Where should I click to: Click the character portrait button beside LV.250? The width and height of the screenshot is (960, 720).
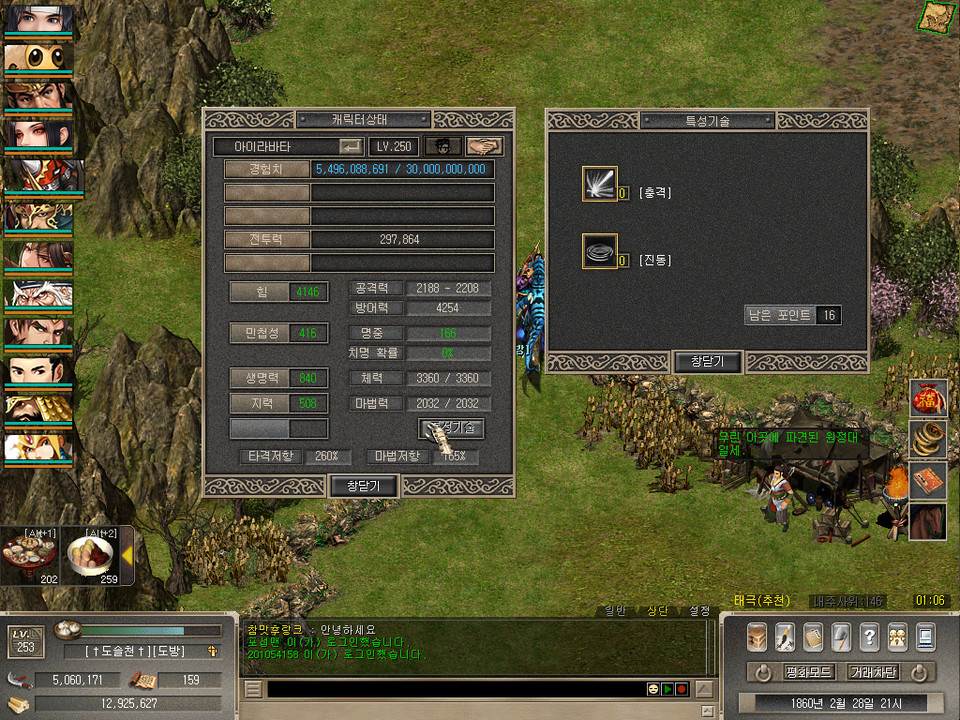pos(444,146)
